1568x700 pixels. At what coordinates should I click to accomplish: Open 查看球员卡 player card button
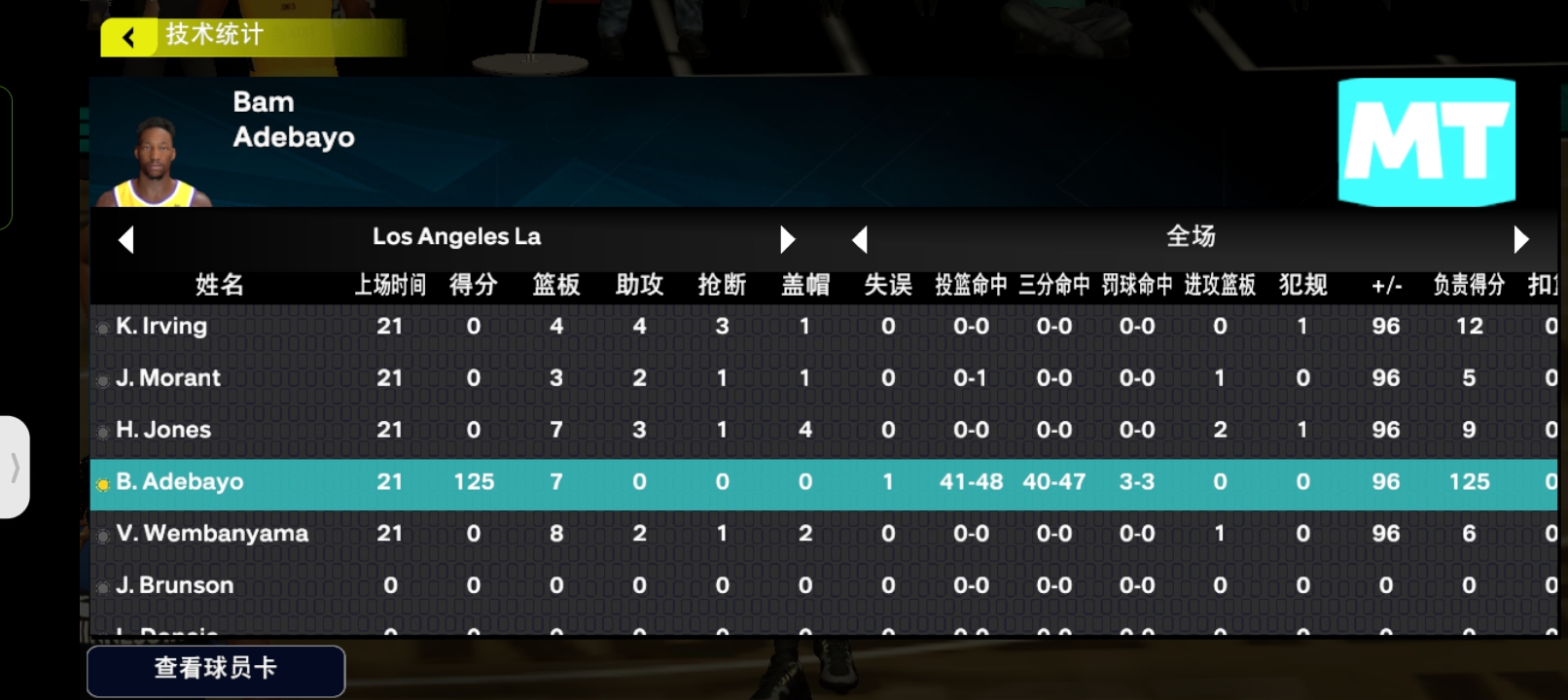pos(216,669)
